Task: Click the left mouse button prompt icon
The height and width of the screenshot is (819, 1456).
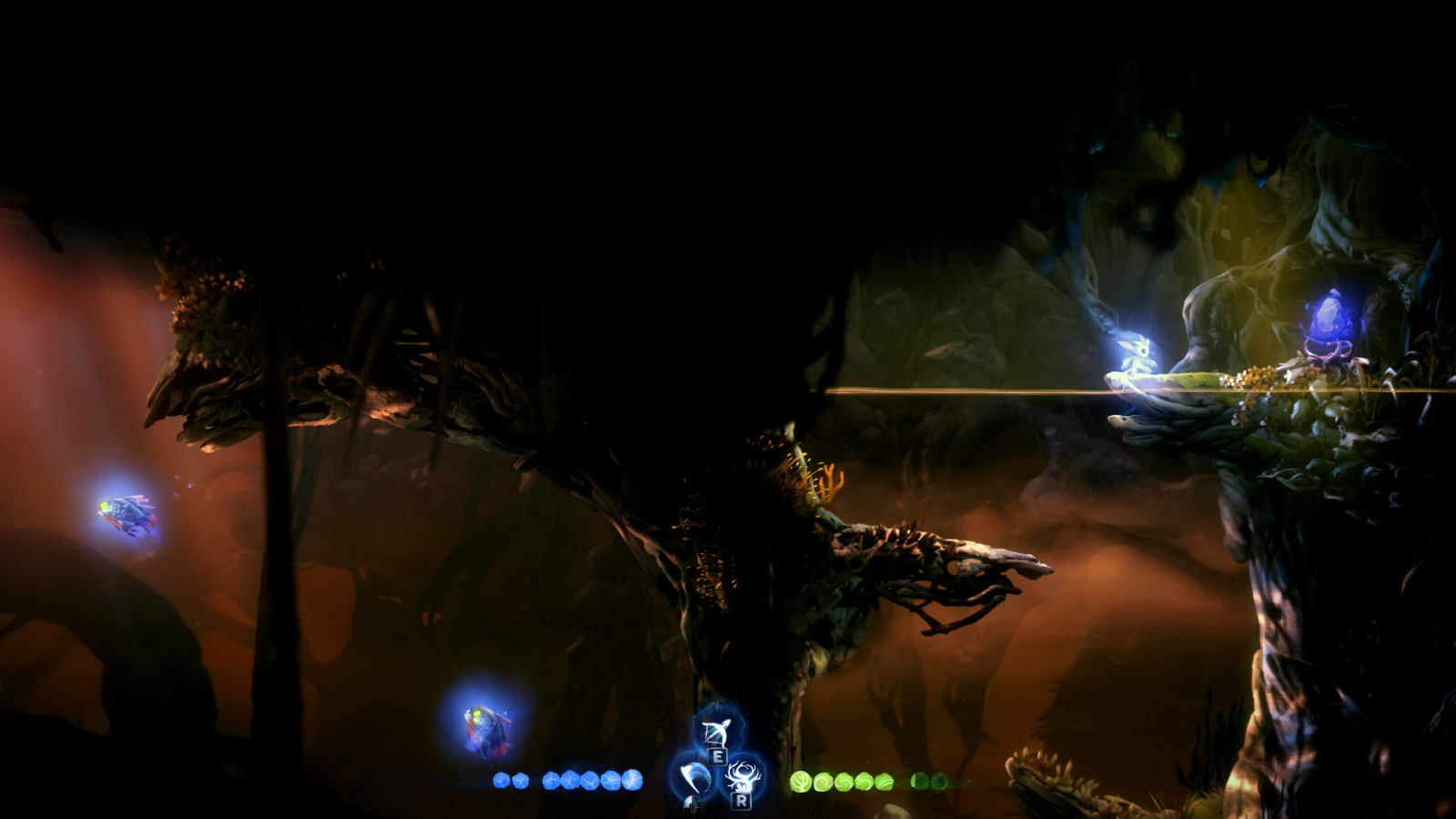Action: [x=693, y=804]
